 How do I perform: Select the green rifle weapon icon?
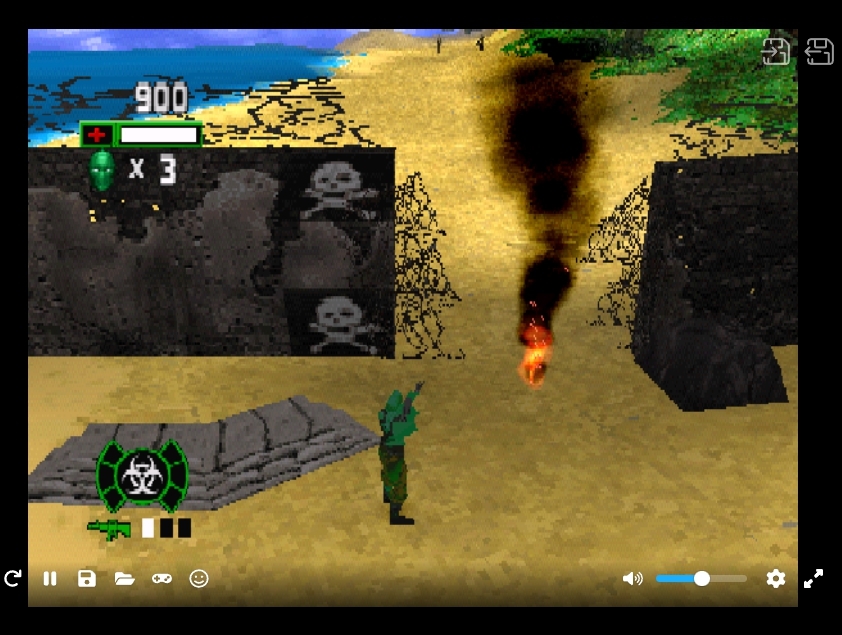pyautogui.click(x=109, y=527)
